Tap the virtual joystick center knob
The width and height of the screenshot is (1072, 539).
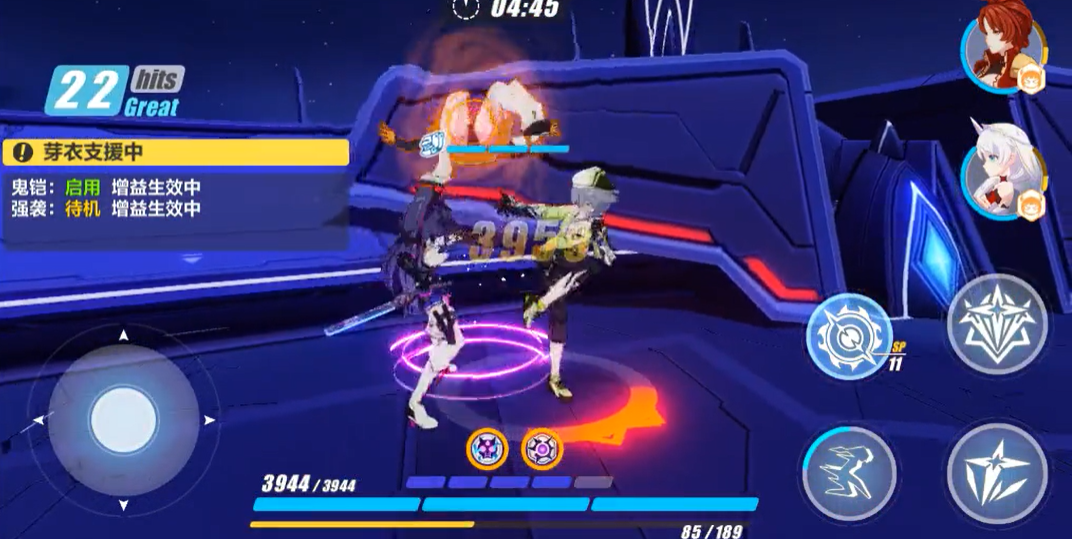124,420
